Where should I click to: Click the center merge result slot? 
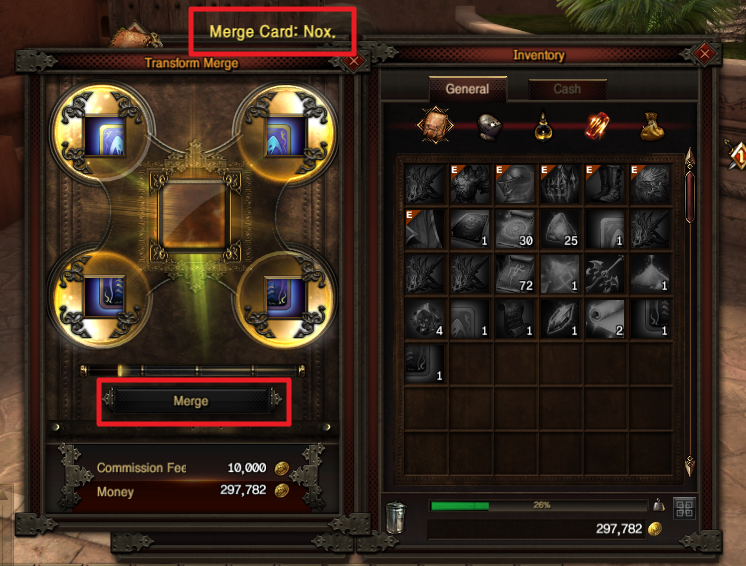[191, 216]
